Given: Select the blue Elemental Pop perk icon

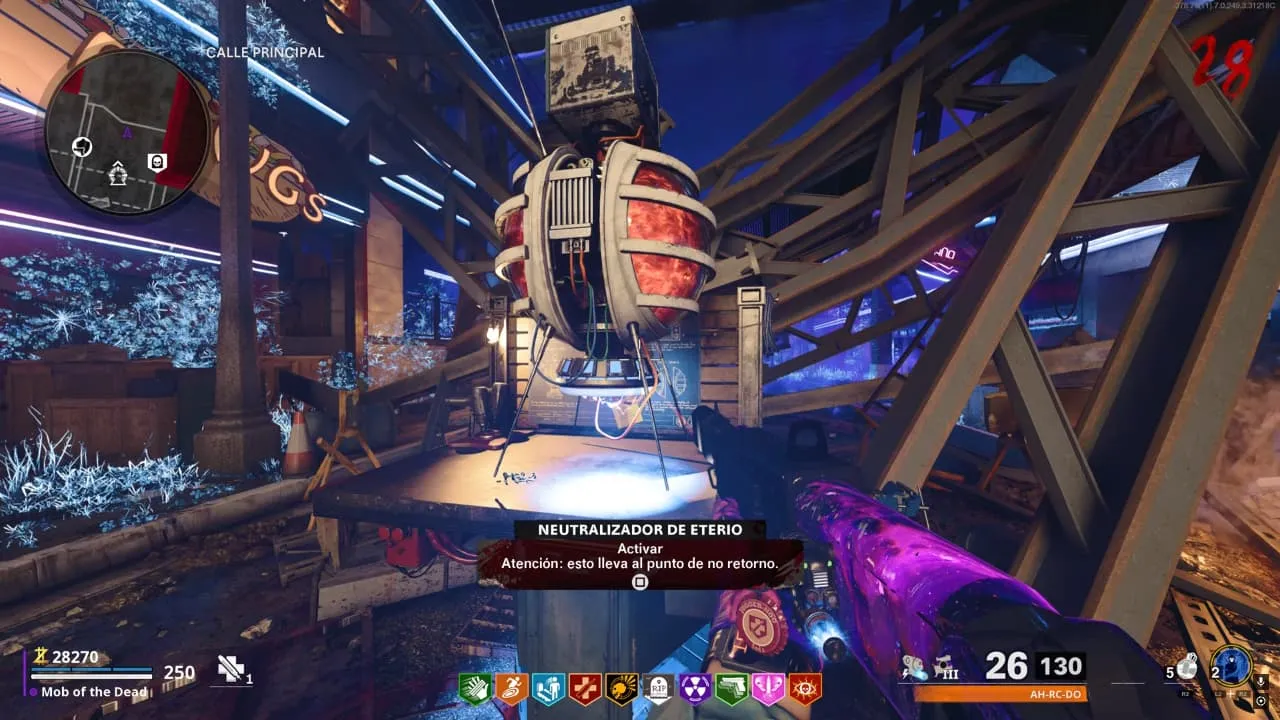Looking at the screenshot, I should point(548,688).
